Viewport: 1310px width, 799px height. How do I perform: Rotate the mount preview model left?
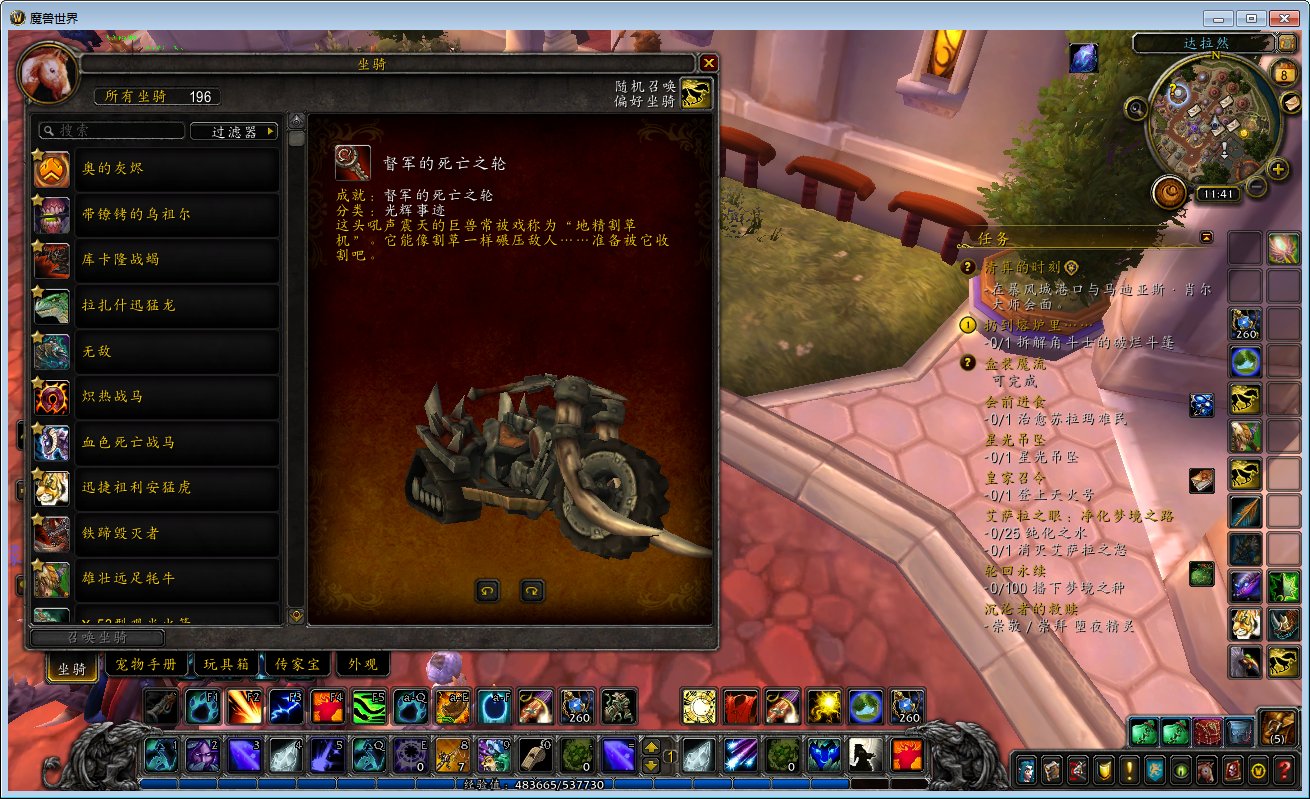(487, 592)
